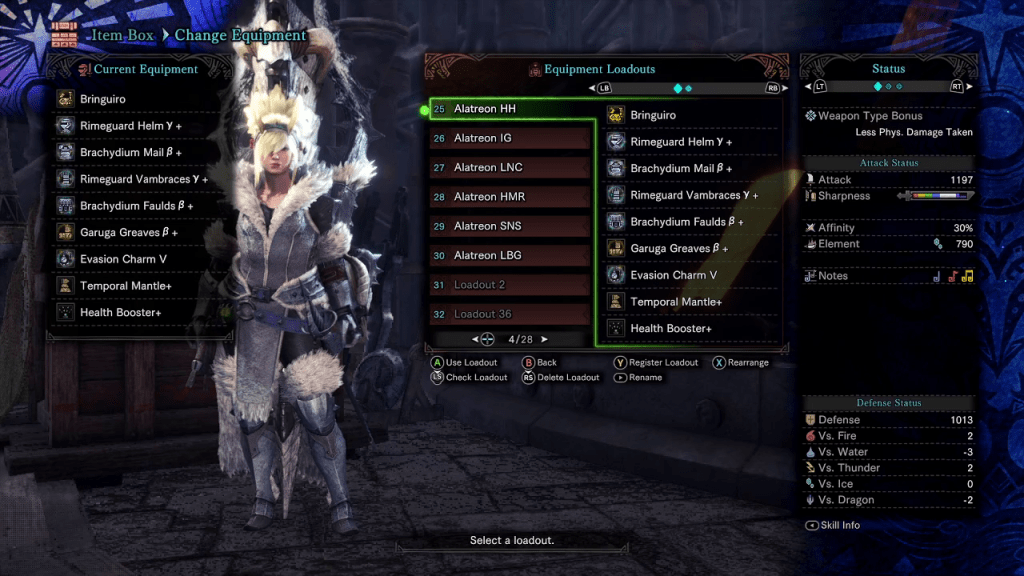Choose the Alatreon IG loadout row
Screen dimensions: 1024x576
tap(510, 138)
